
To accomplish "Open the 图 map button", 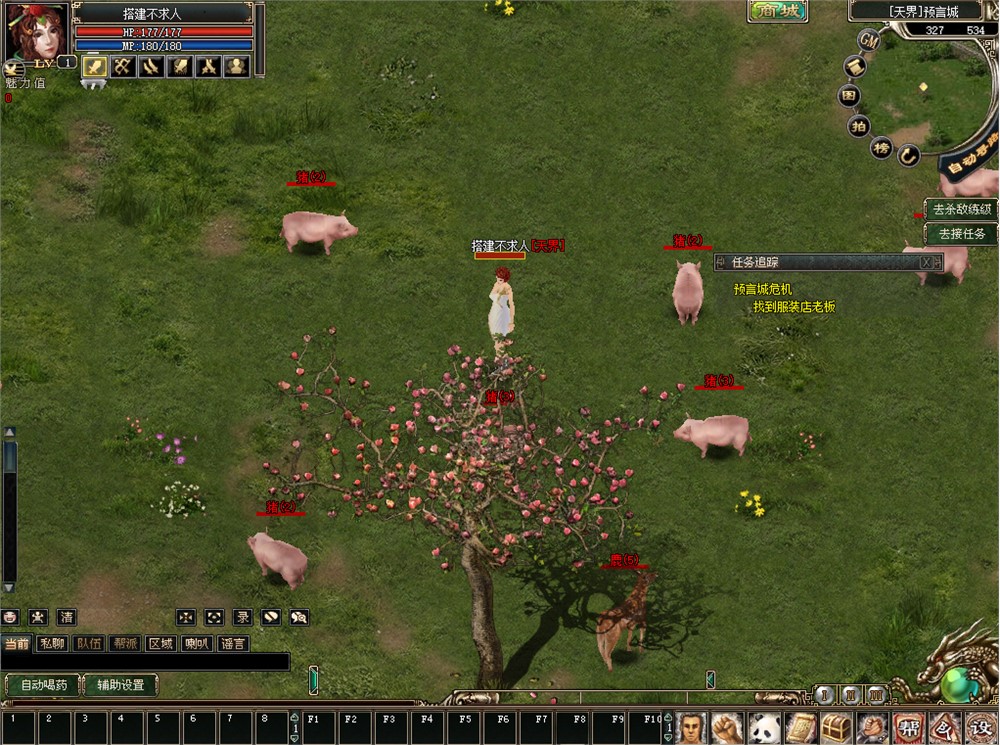I will pyautogui.click(x=849, y=96).
